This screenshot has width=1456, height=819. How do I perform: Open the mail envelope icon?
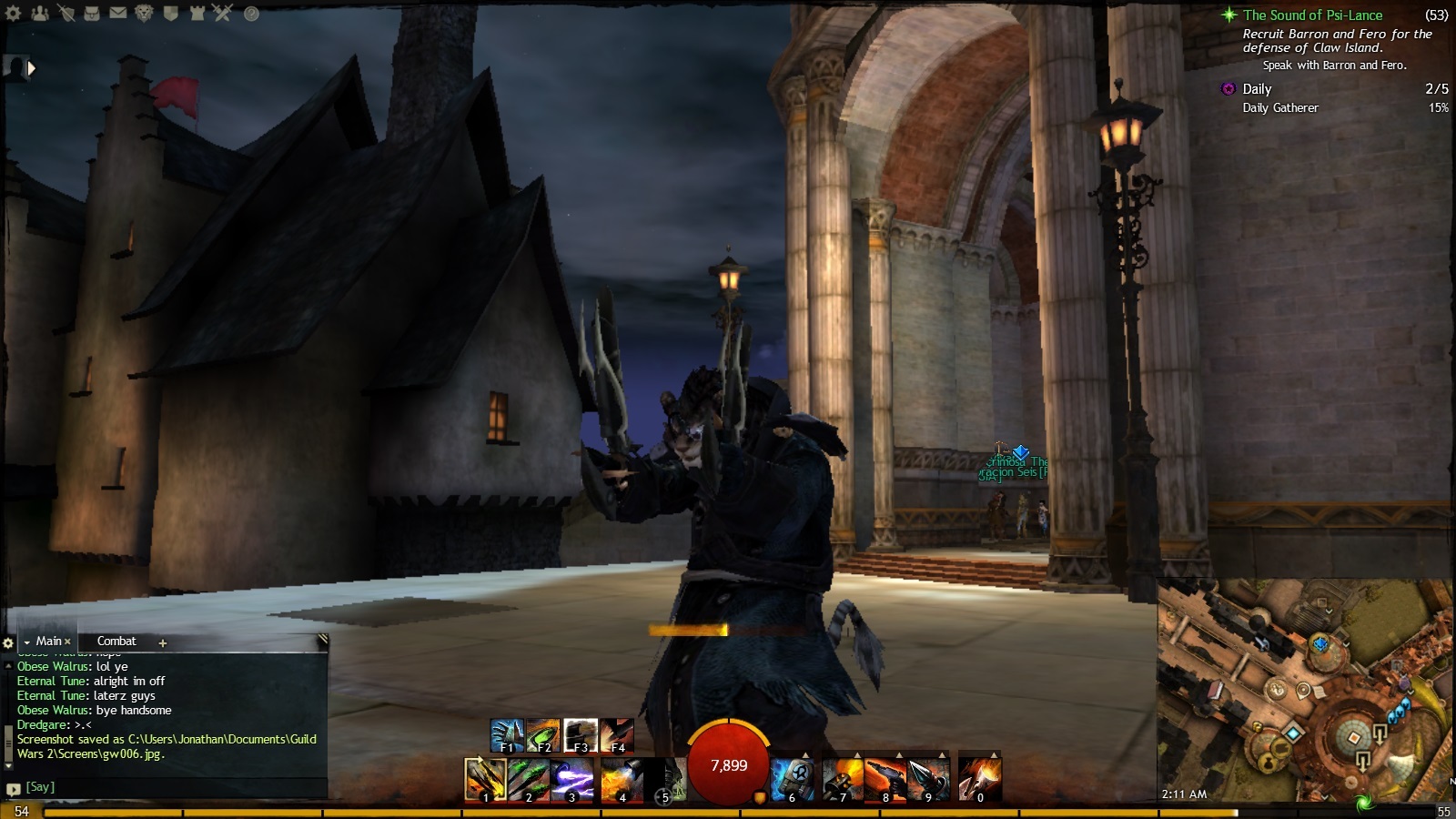pyautogui.click(x=117, y=13)
